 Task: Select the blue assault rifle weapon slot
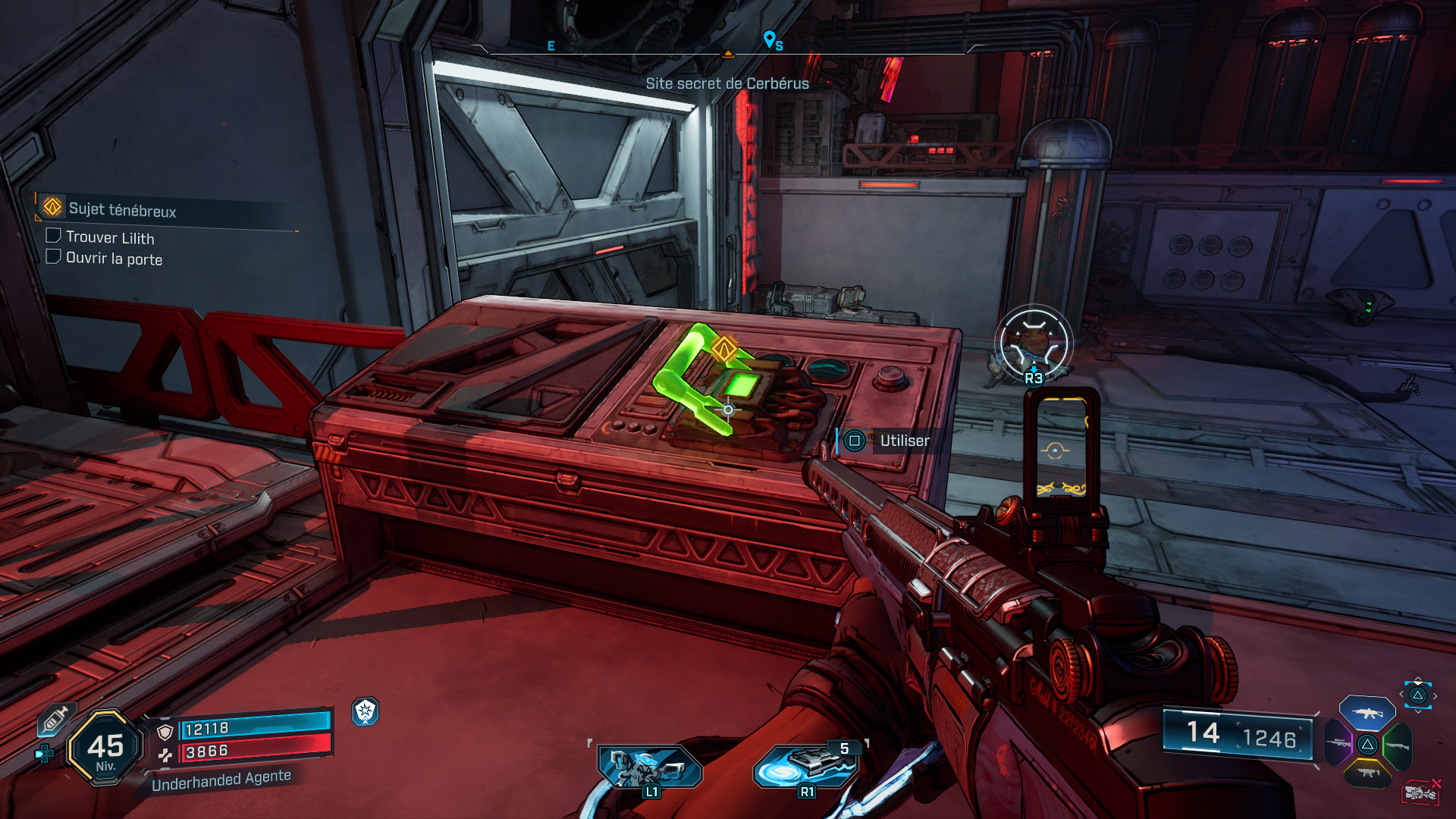click(1367, 713)
